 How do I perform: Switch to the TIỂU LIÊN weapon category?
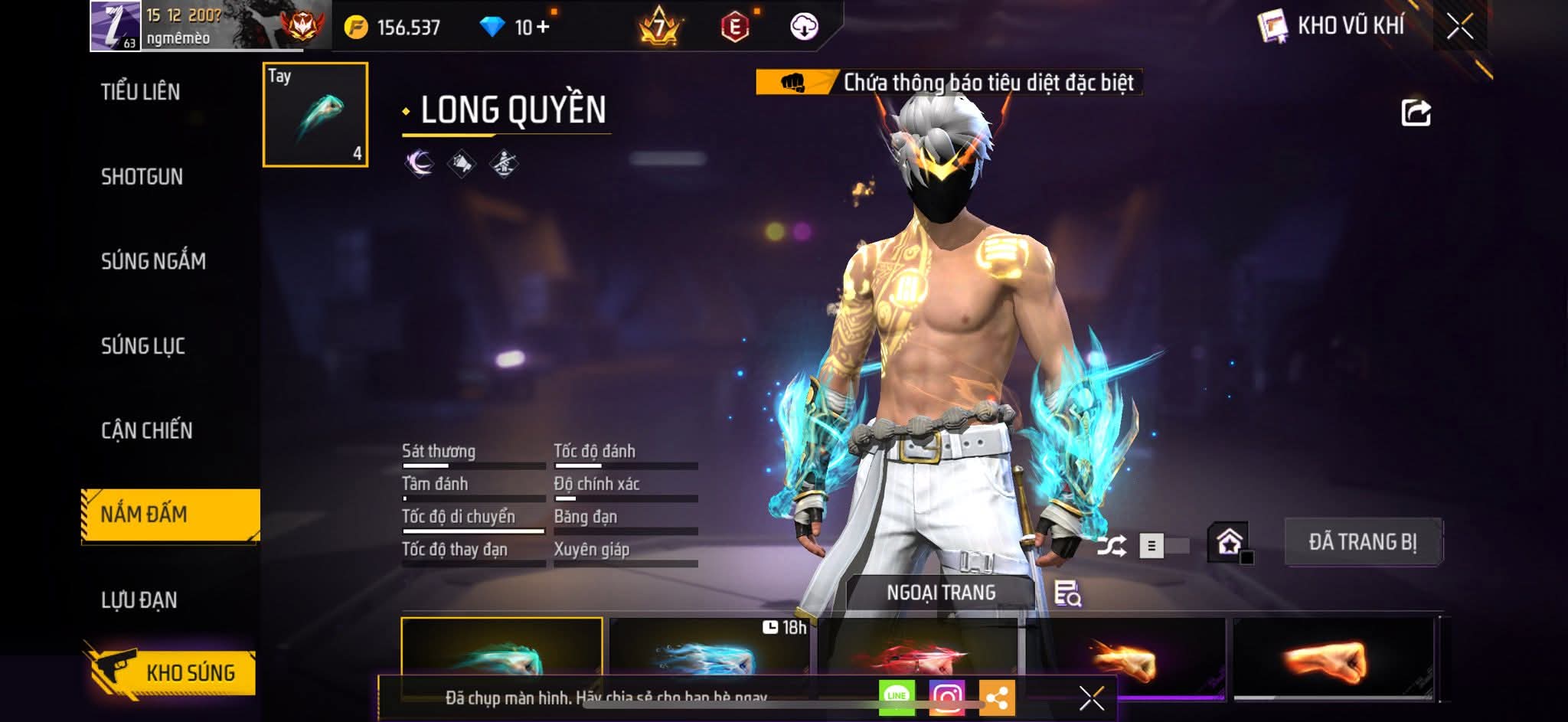[141, 92]
